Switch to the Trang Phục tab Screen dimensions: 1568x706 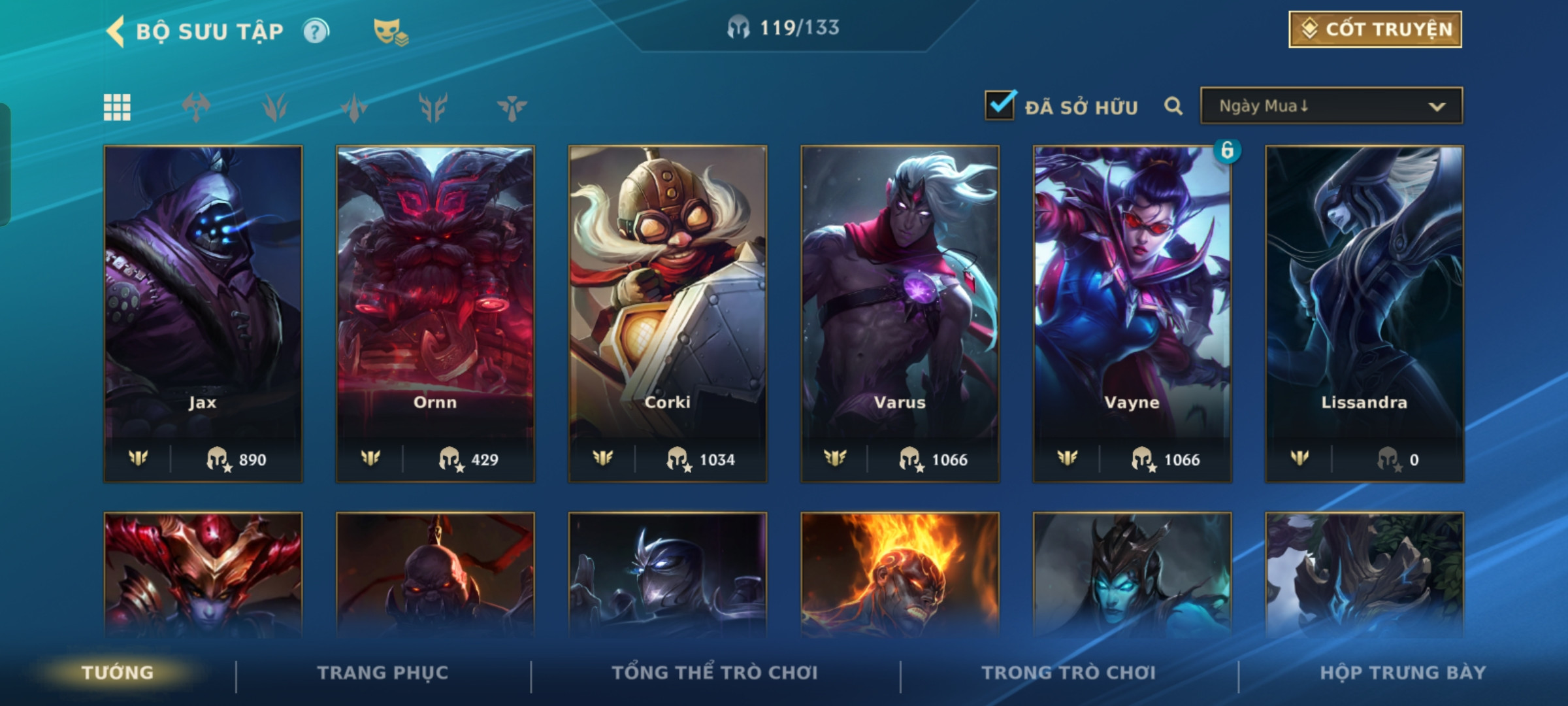(383, 673)
